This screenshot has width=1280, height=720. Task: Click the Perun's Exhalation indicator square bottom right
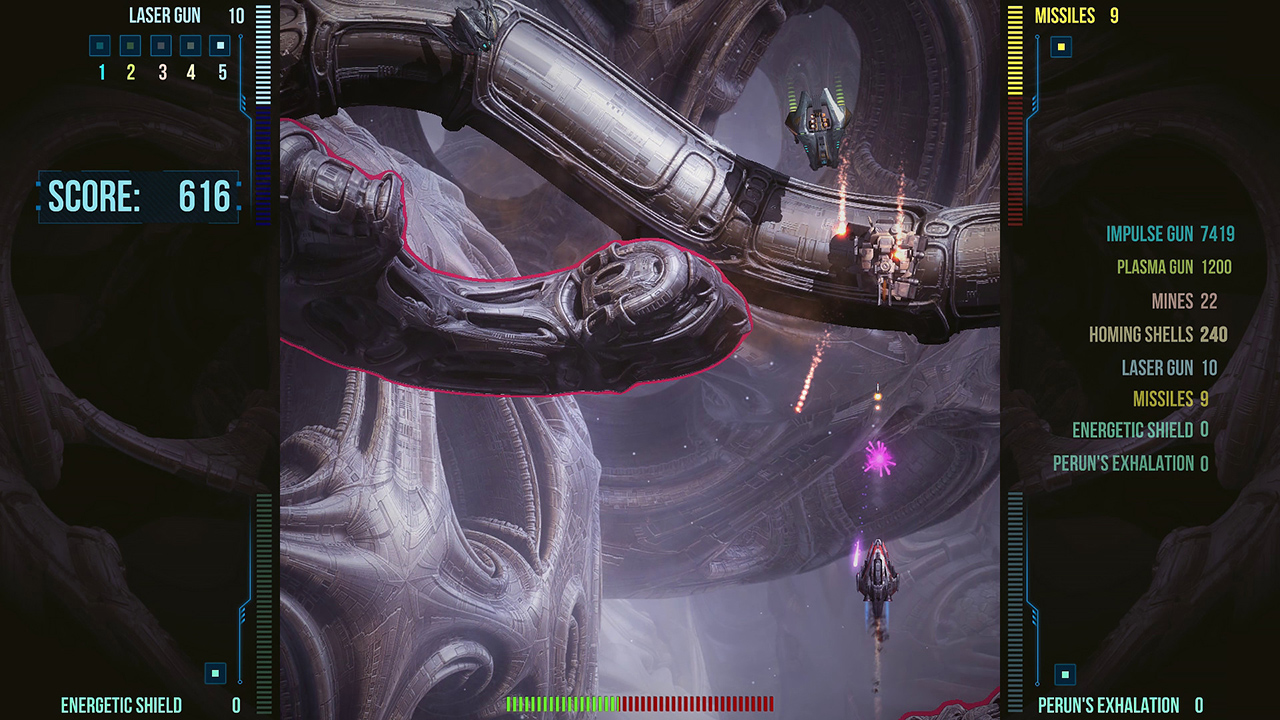[1063, 673]
